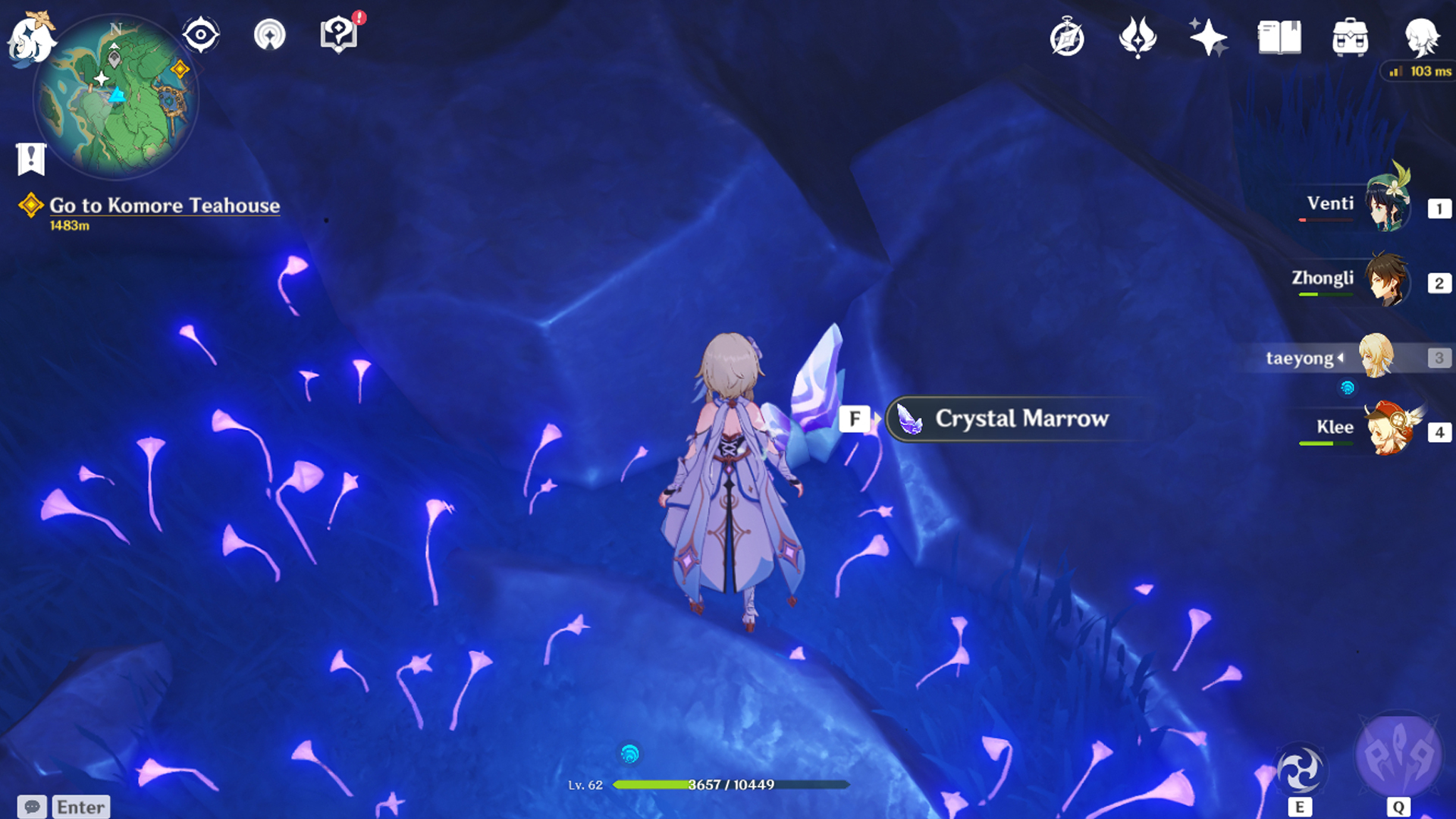Screen dimensions: 1456x819
Task: Open the inventory backpack
Action: (1350, 38)
